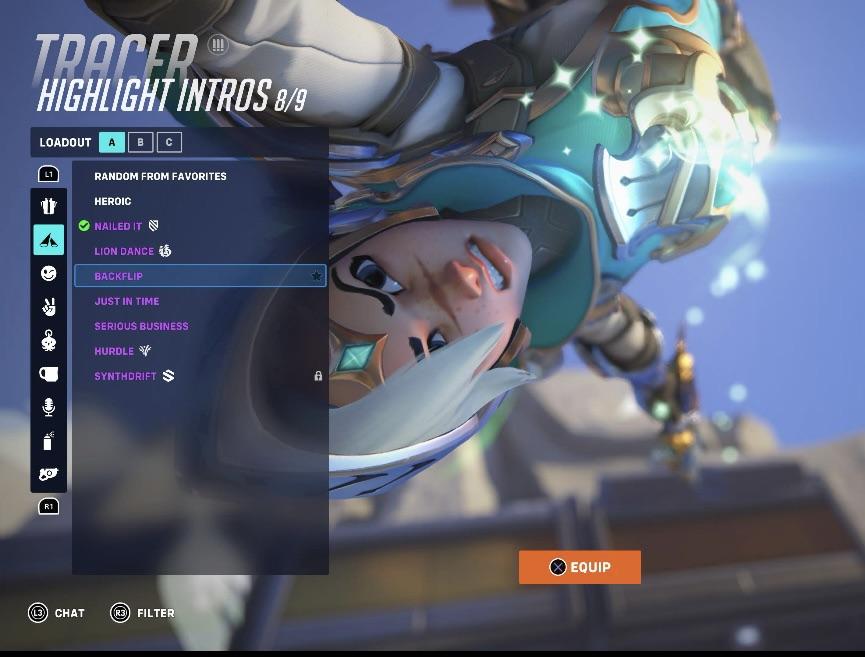Select the Heroic highlight intro
Image resolution: width=865 pixels, height=657 pixels.
[113, 201]
